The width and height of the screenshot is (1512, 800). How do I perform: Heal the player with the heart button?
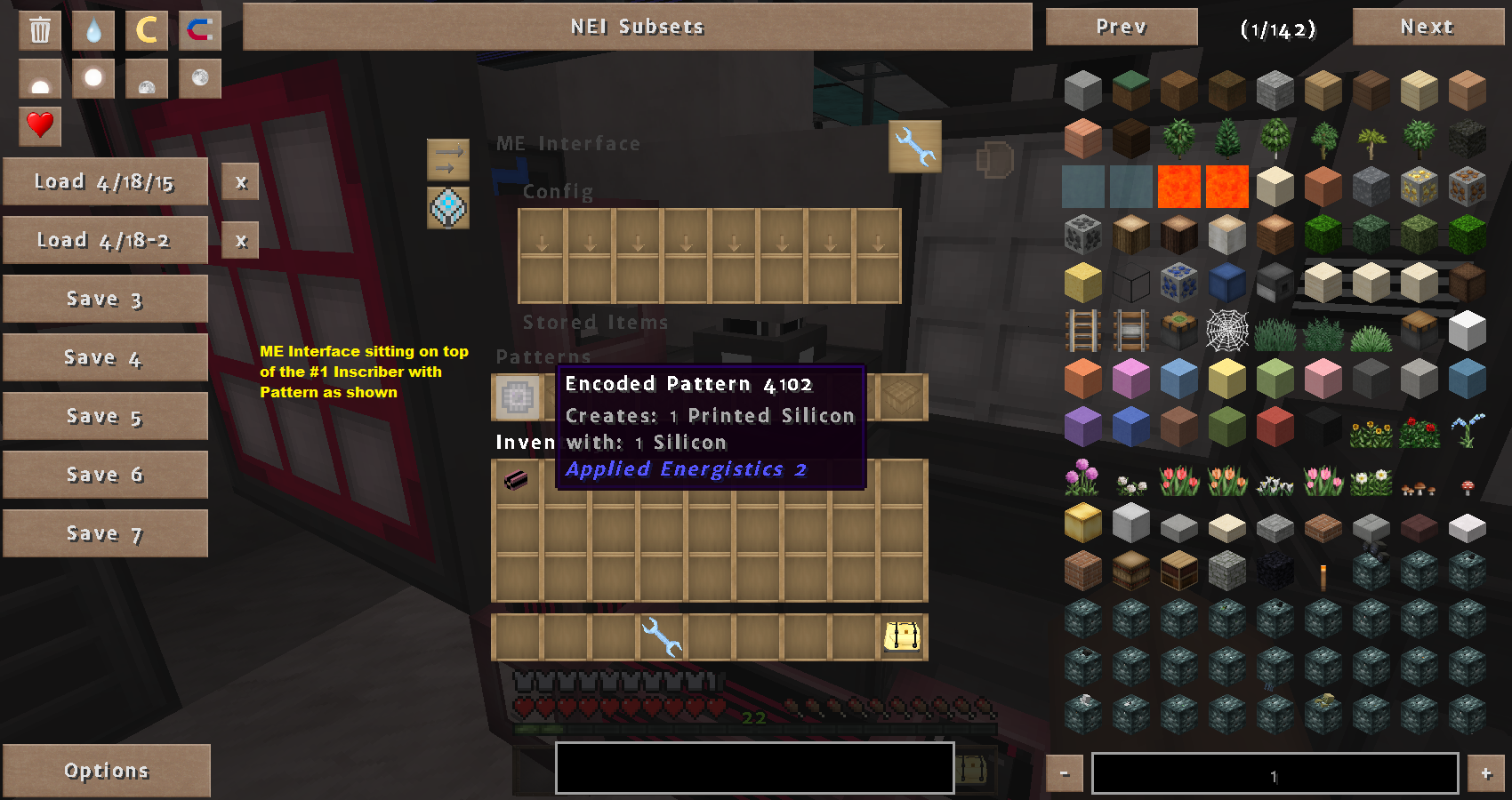click(40, 125)
